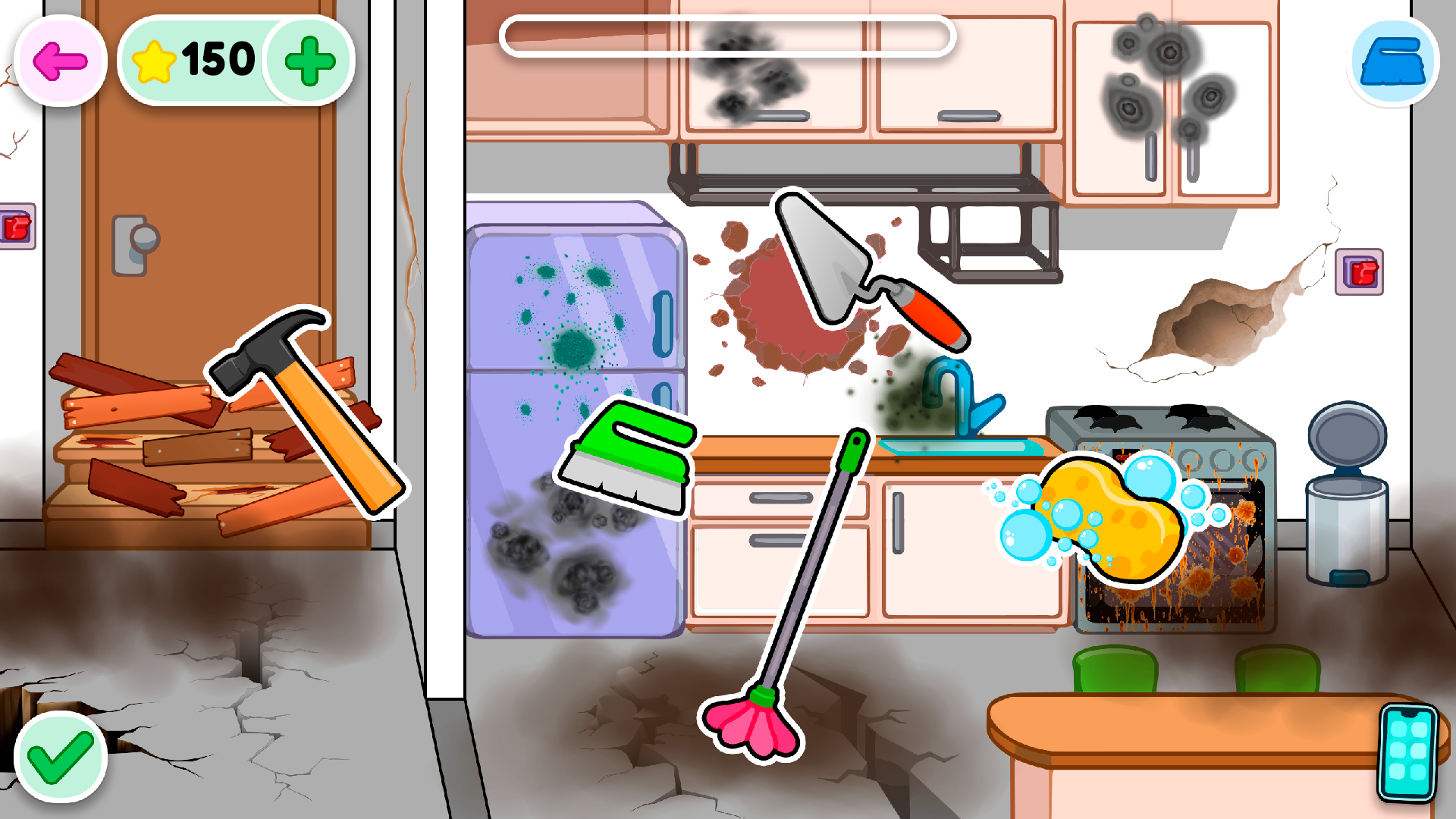Tap the pink back arrow
The height and width of the screenshot is (819, 1456).
(58, 61)
